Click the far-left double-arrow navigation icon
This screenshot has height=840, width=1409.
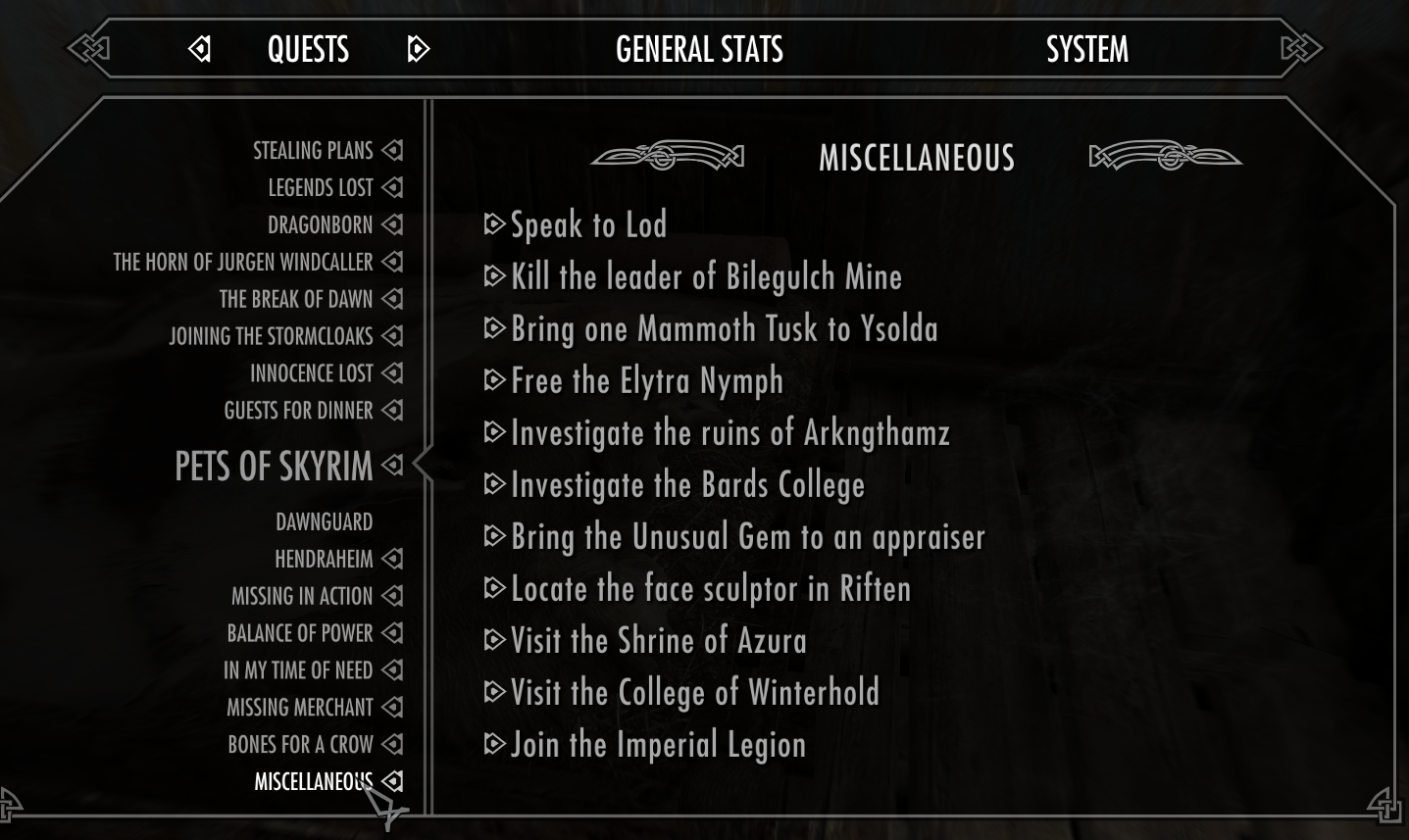pos(88,46)
